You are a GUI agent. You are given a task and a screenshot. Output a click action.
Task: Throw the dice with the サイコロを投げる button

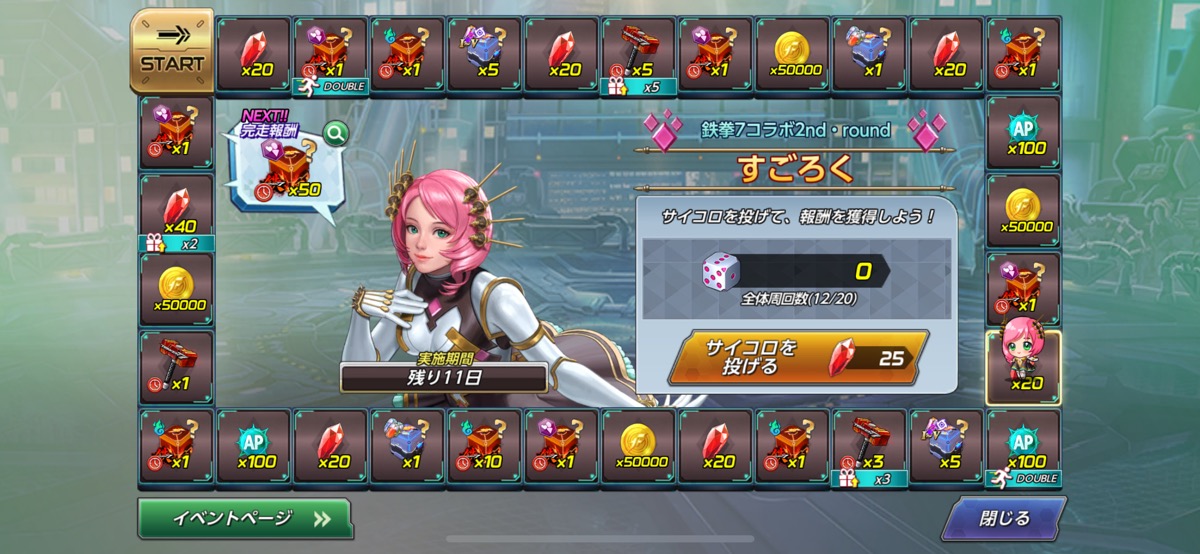tap(796, 357)
